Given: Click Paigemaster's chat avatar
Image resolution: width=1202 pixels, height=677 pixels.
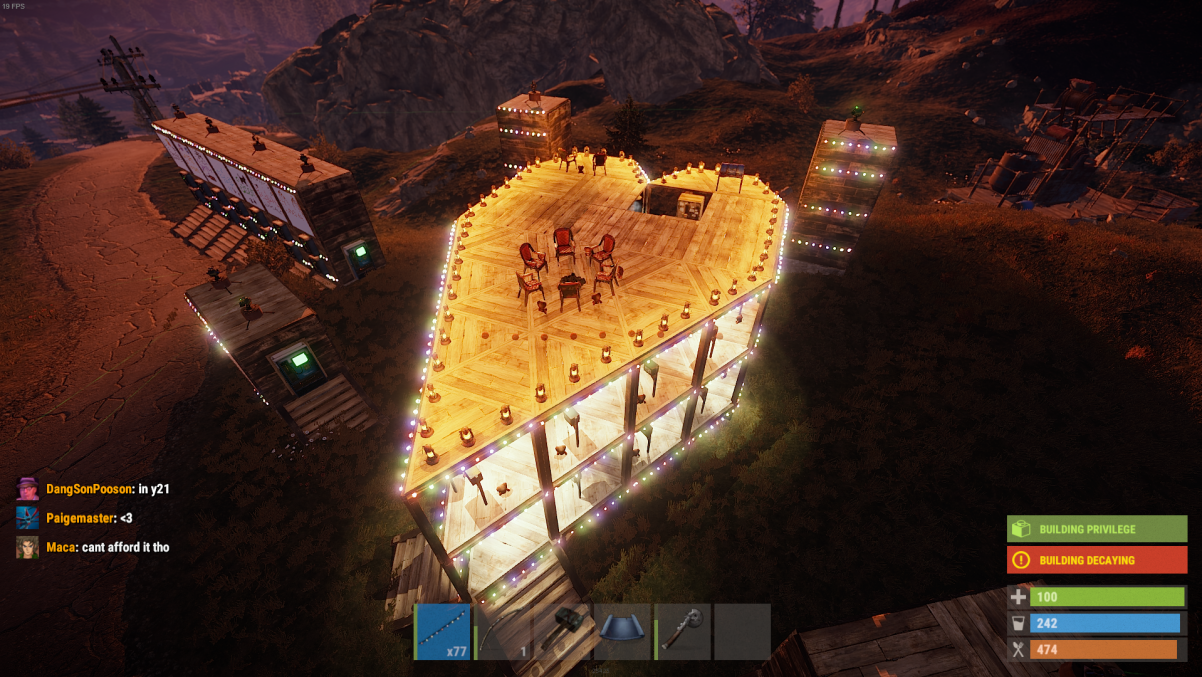Looking at the screenshot, I should pos(27,518).
